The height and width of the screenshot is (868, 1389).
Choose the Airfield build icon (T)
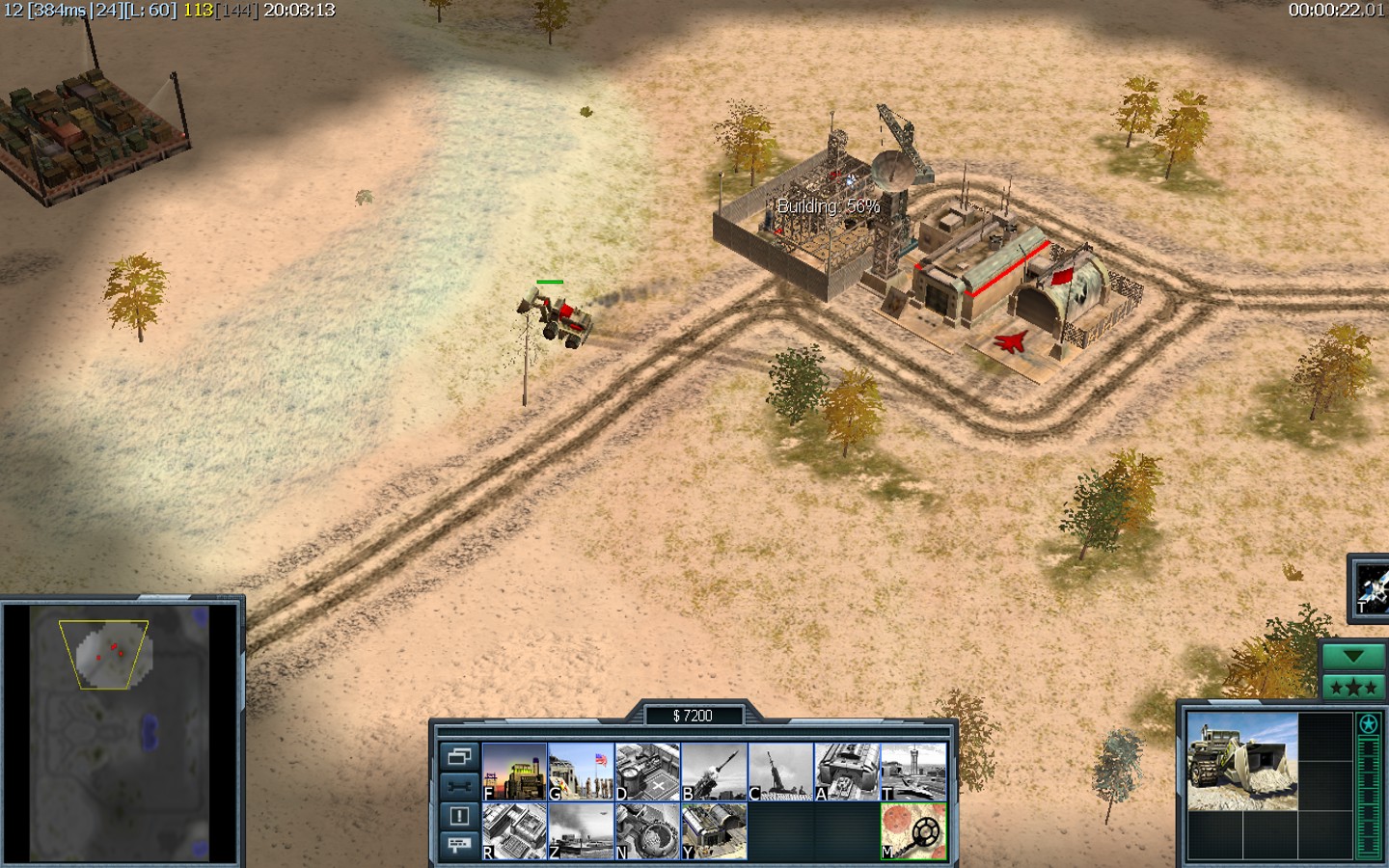912,772
